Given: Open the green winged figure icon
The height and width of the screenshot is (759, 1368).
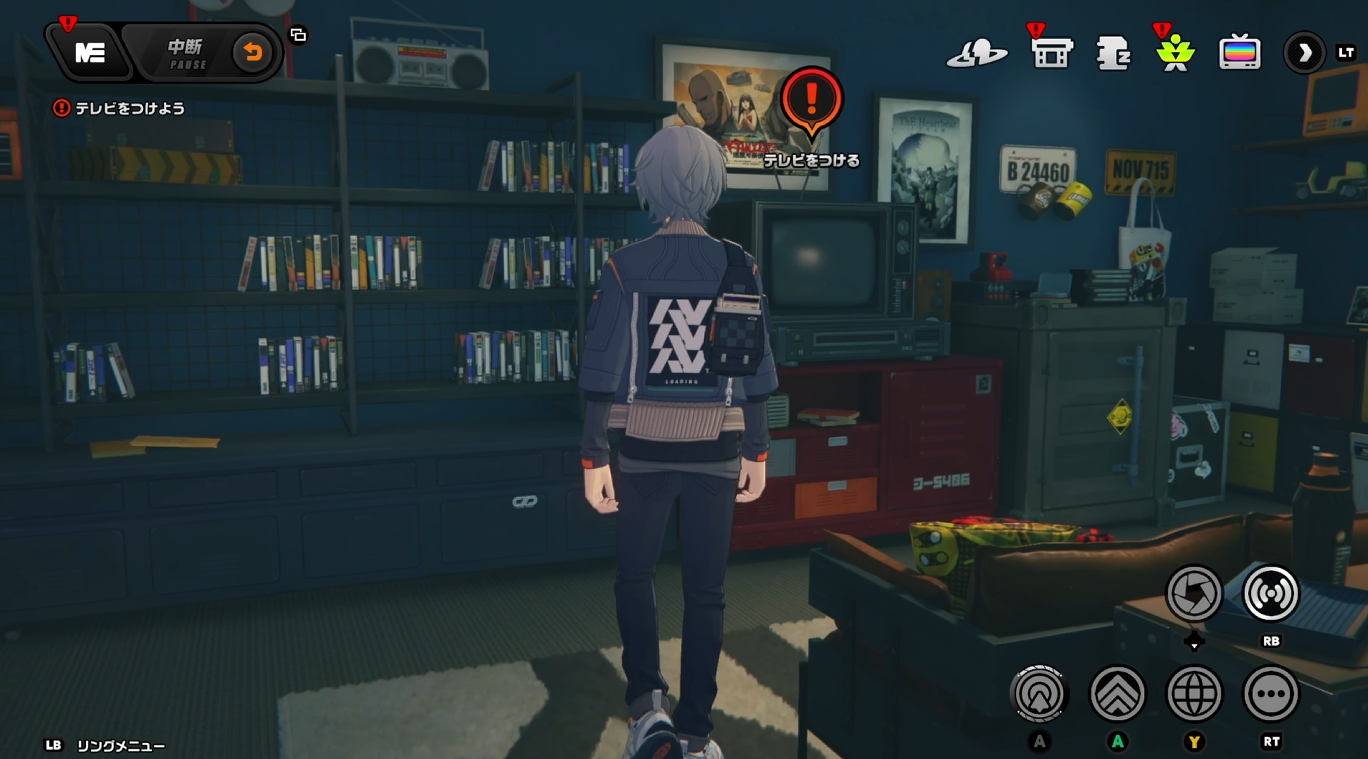Looking at the screenshot, I should point(1175,53).
